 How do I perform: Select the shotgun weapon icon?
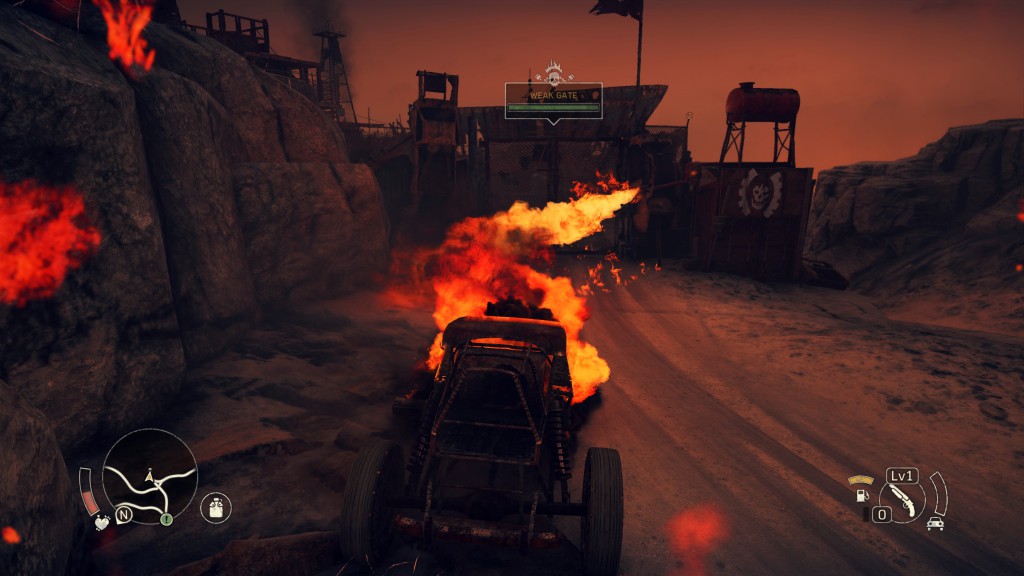point(902,499)
